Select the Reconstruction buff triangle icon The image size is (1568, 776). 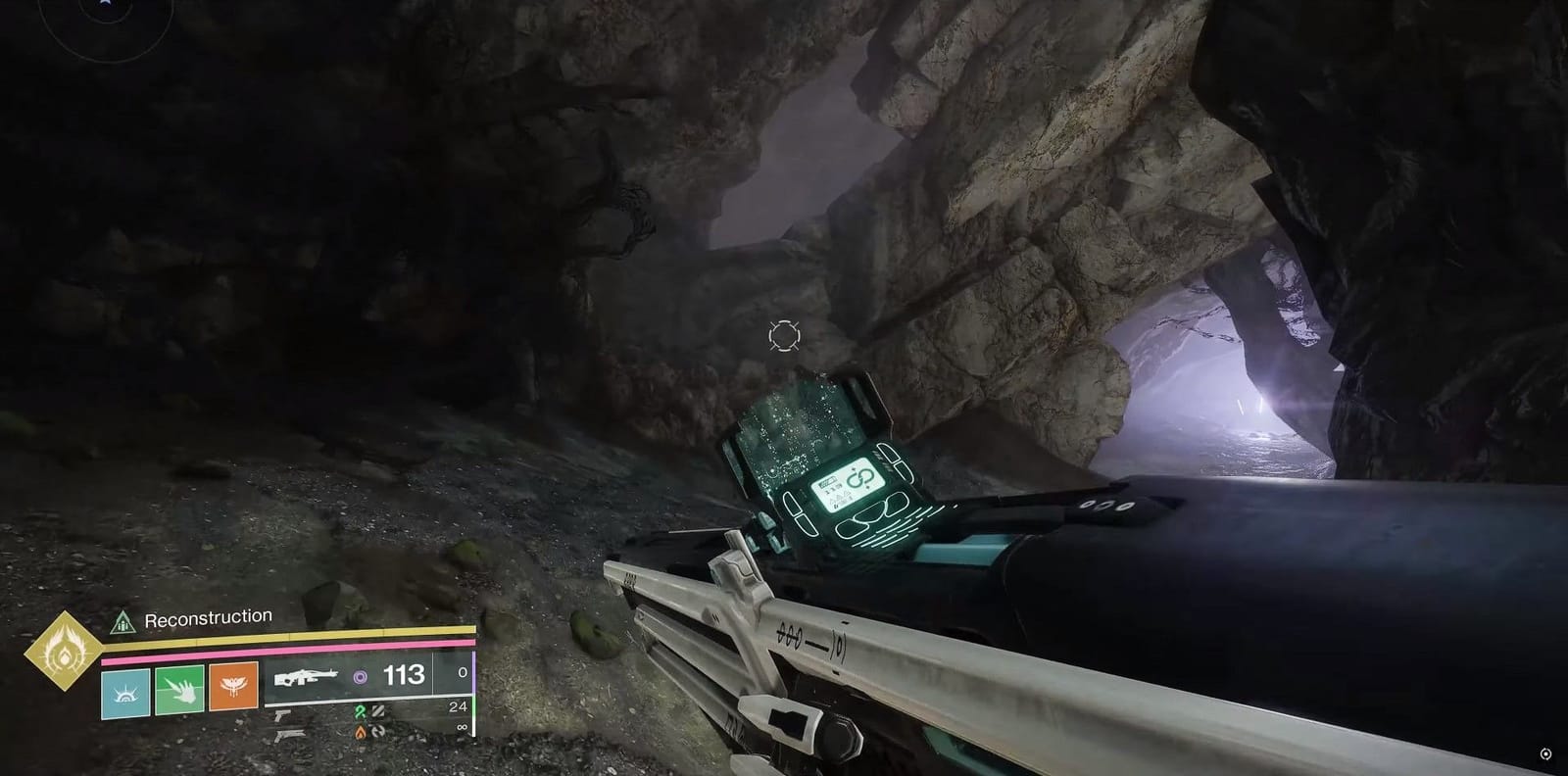(x=122, y=621)
